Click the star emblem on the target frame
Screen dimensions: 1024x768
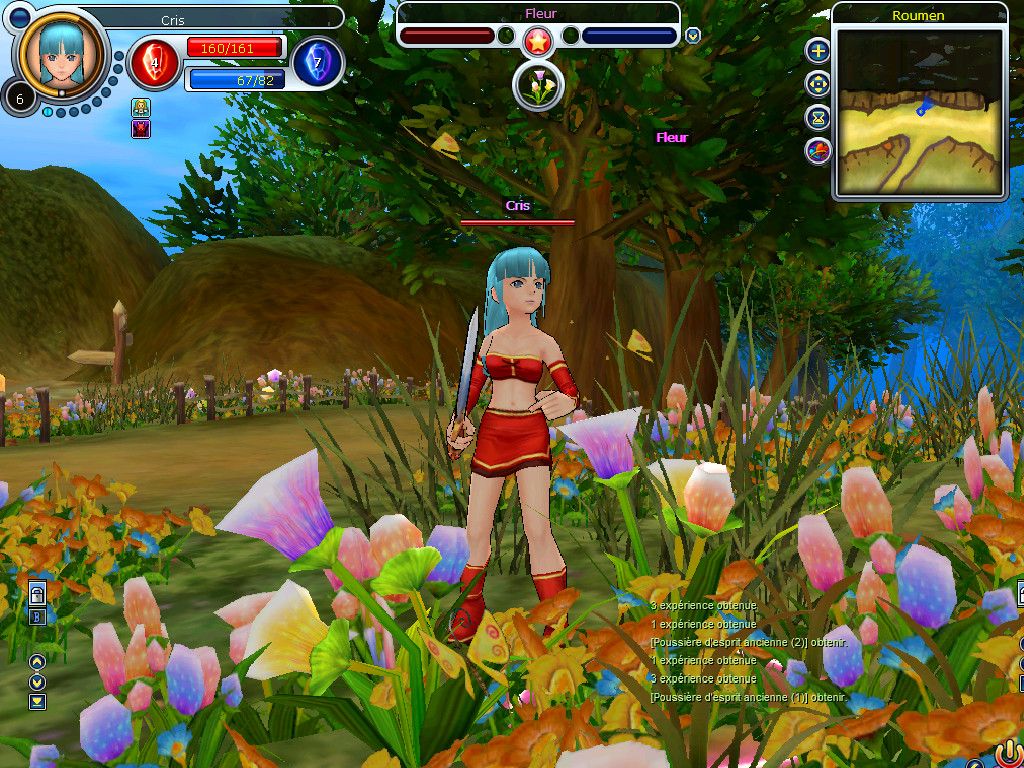[538, 41]
